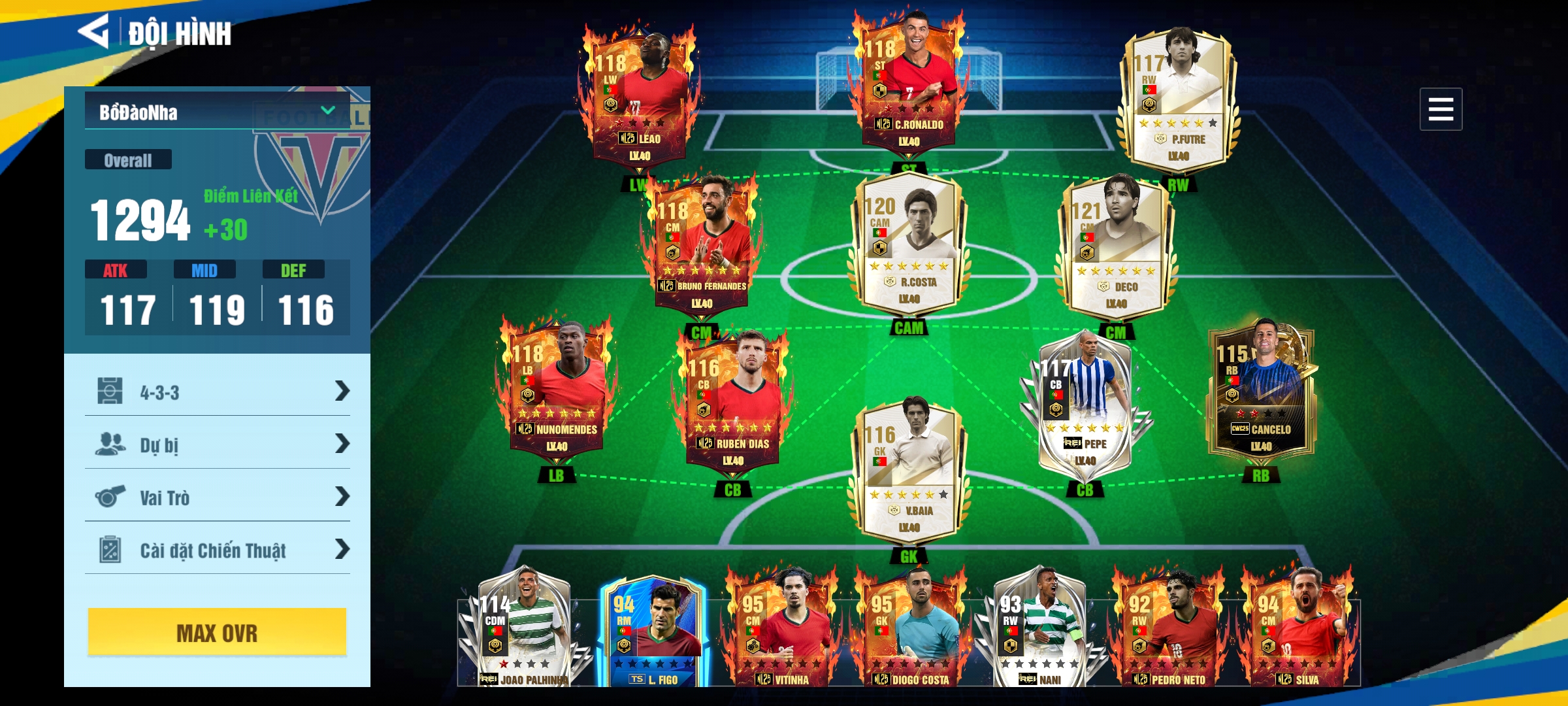Pick the R.Costa CAM card
This screenshot has width=1568, height=706.
point(908,245)
